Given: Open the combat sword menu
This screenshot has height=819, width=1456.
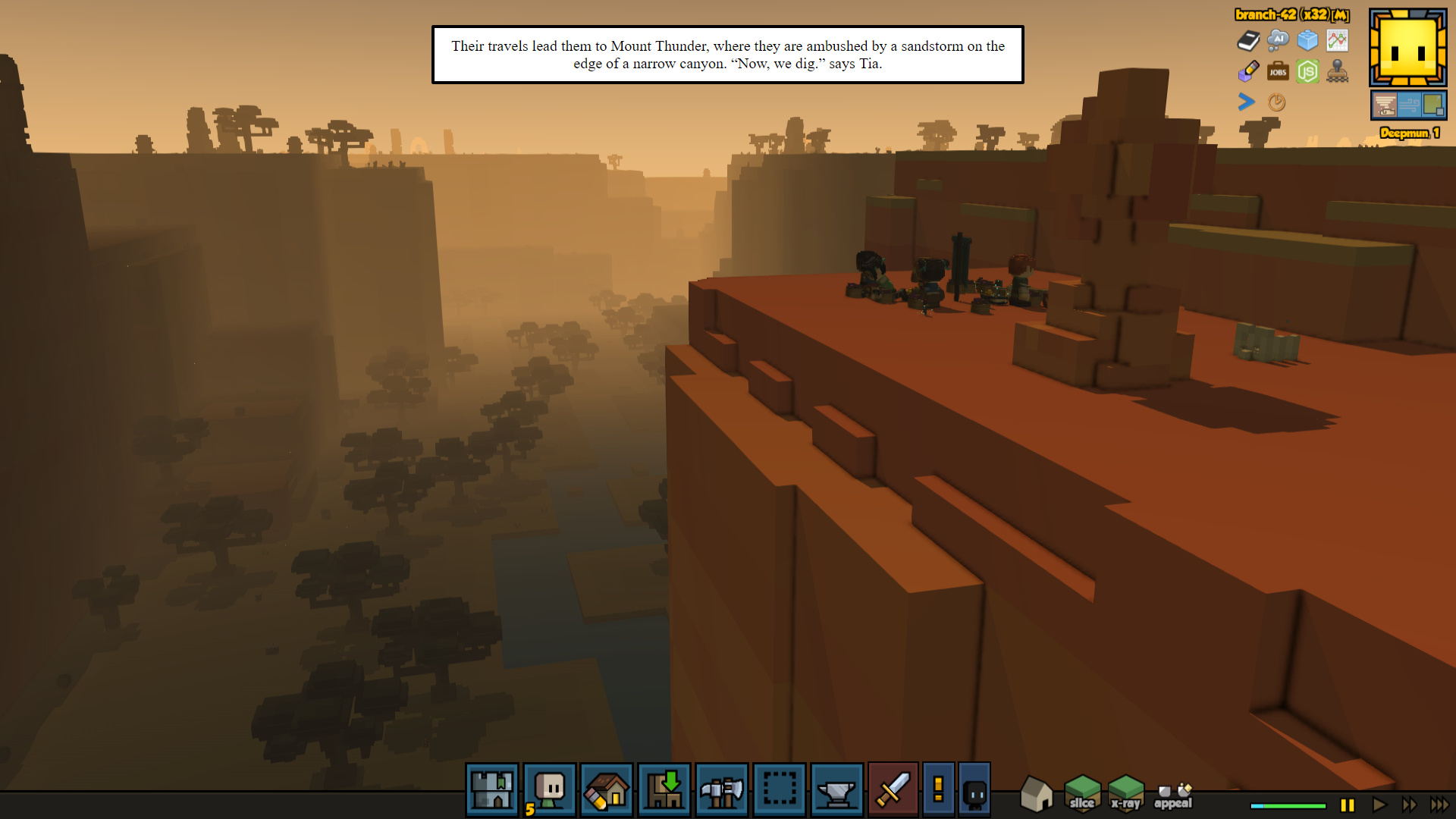Looking at the screenshot, I should (893, 789).
